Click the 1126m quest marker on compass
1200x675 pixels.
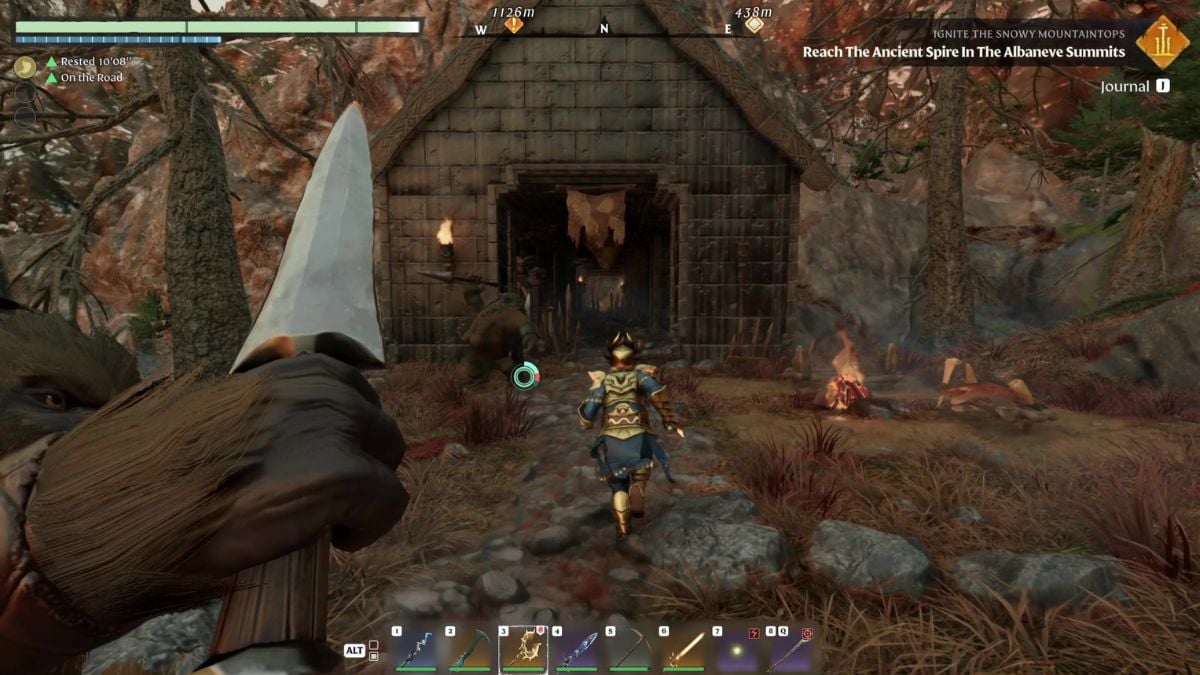[514, 22]
